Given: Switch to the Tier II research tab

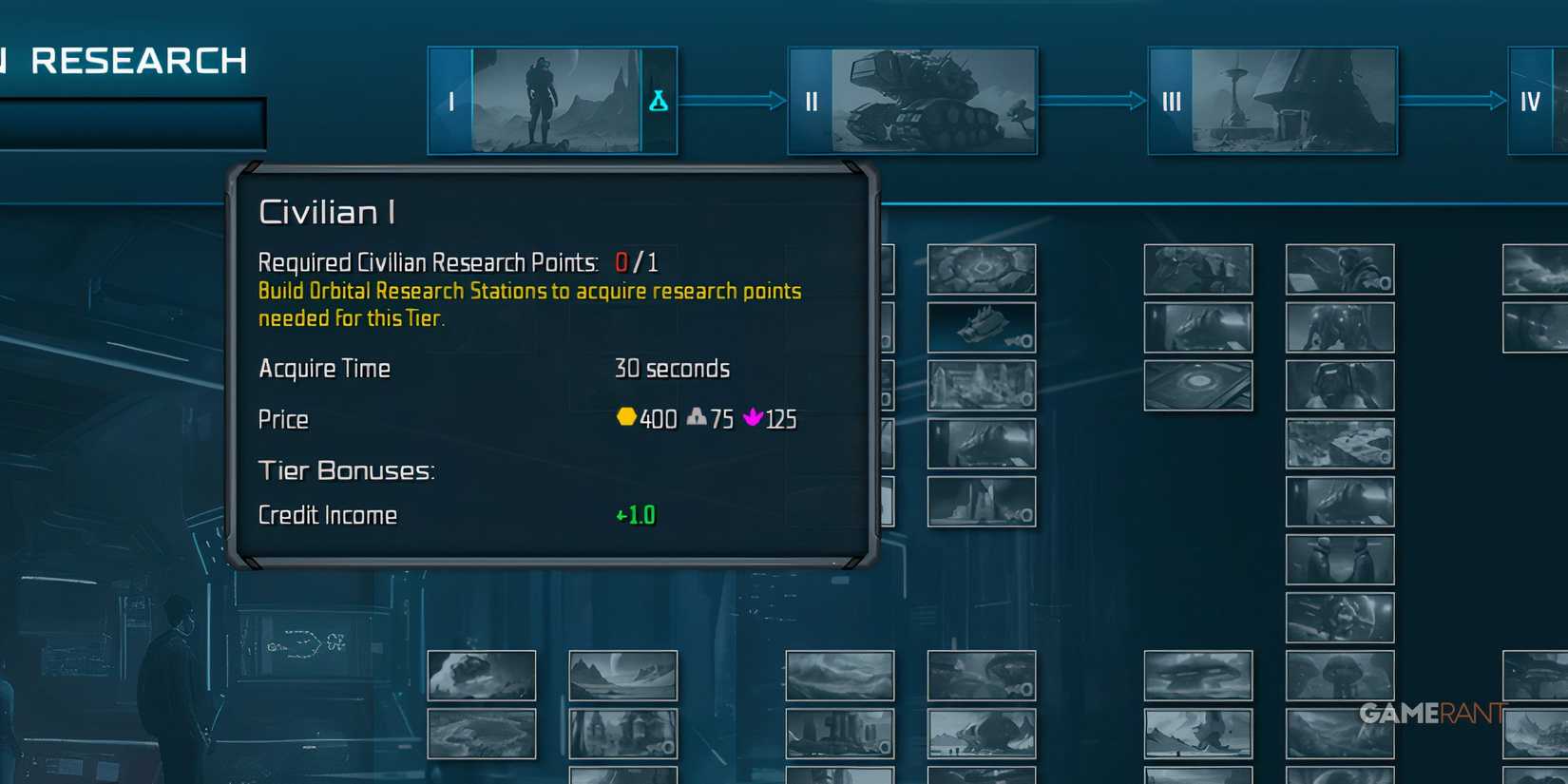Looking at the screenshot, I should tap(912, 100).
